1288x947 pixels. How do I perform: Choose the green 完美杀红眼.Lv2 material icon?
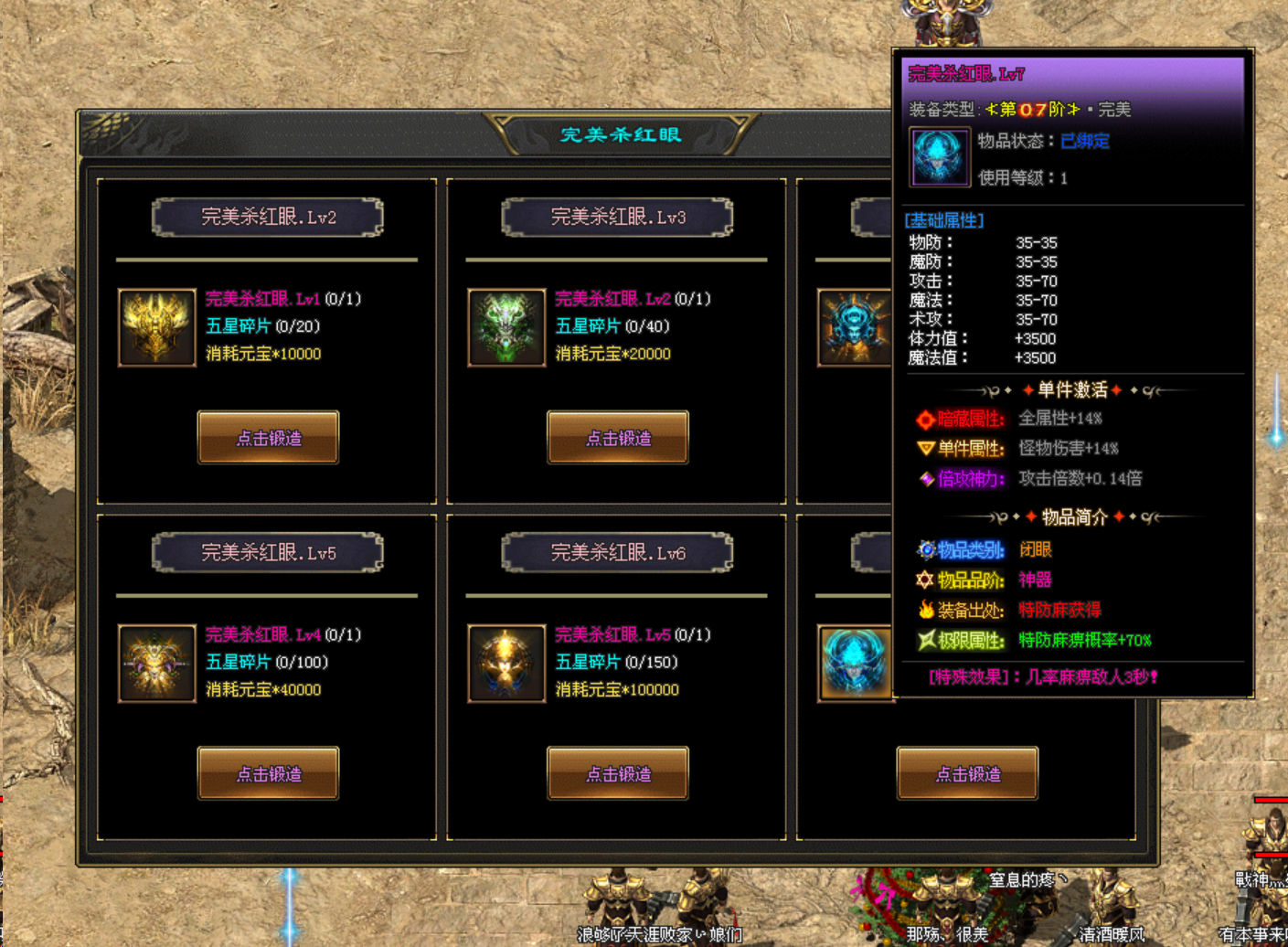(506, 327)
